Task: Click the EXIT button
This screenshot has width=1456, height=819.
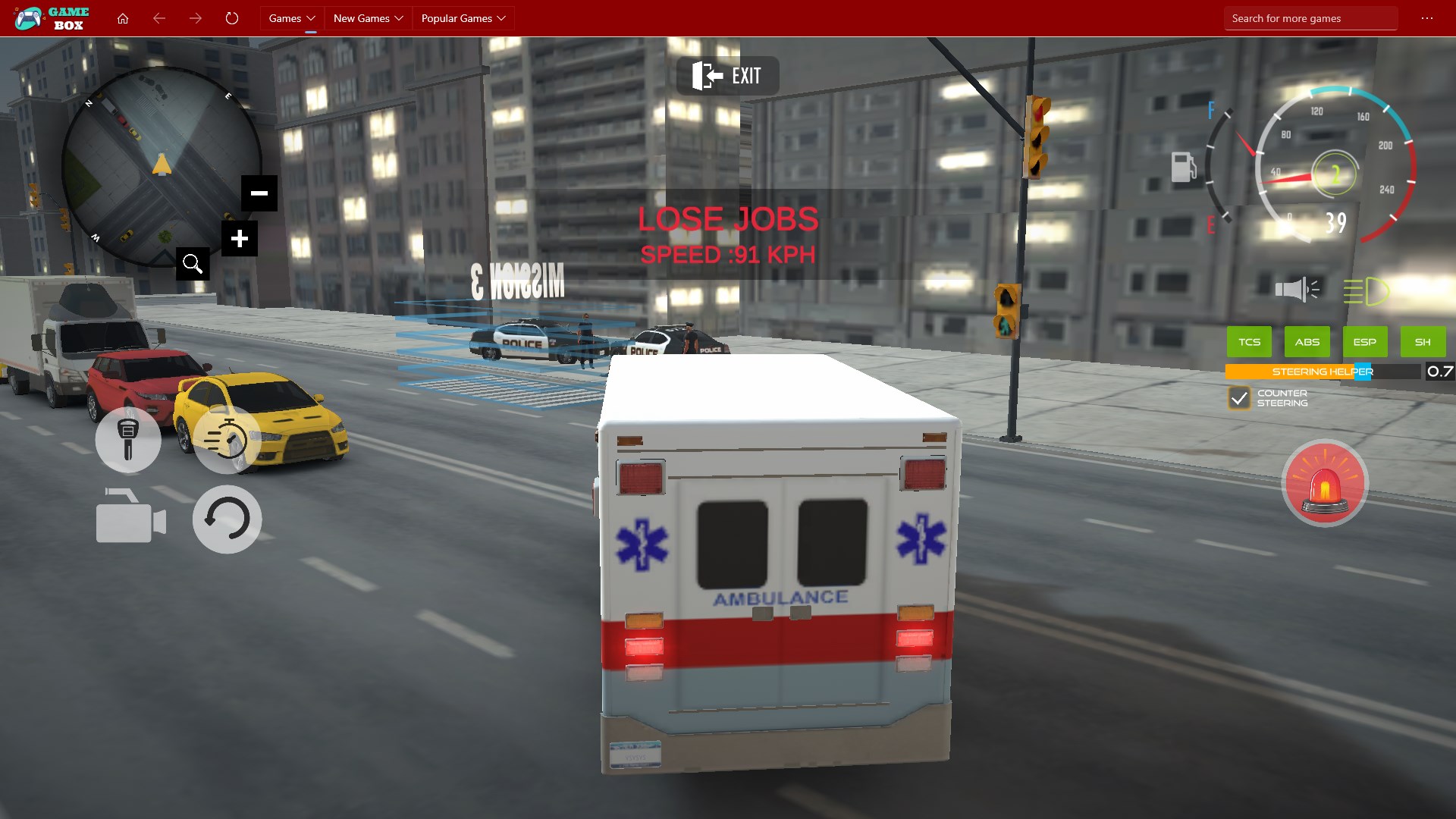Action: (x=726, y=75)
